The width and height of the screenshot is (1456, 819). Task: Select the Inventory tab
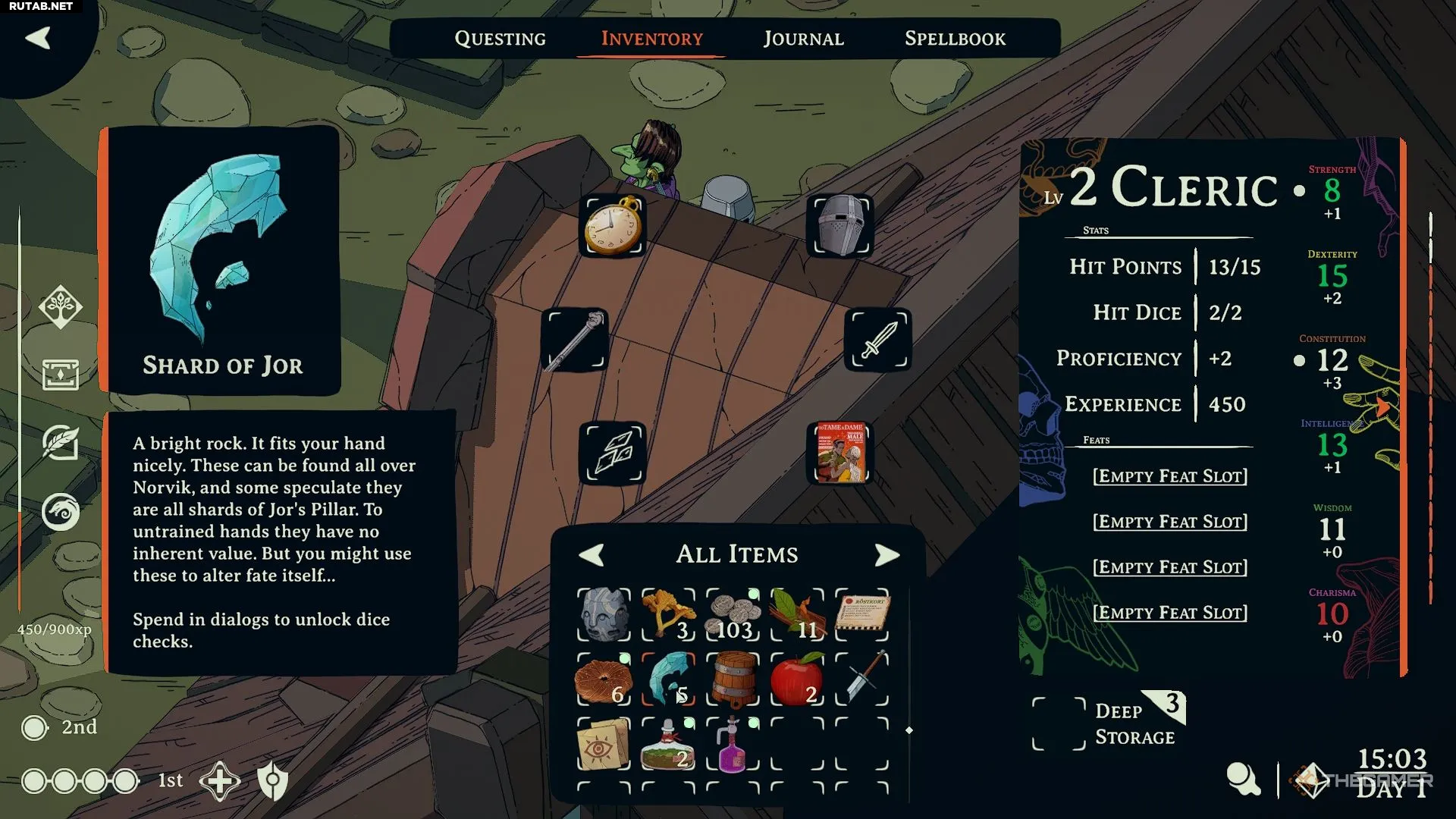[651, 39]
